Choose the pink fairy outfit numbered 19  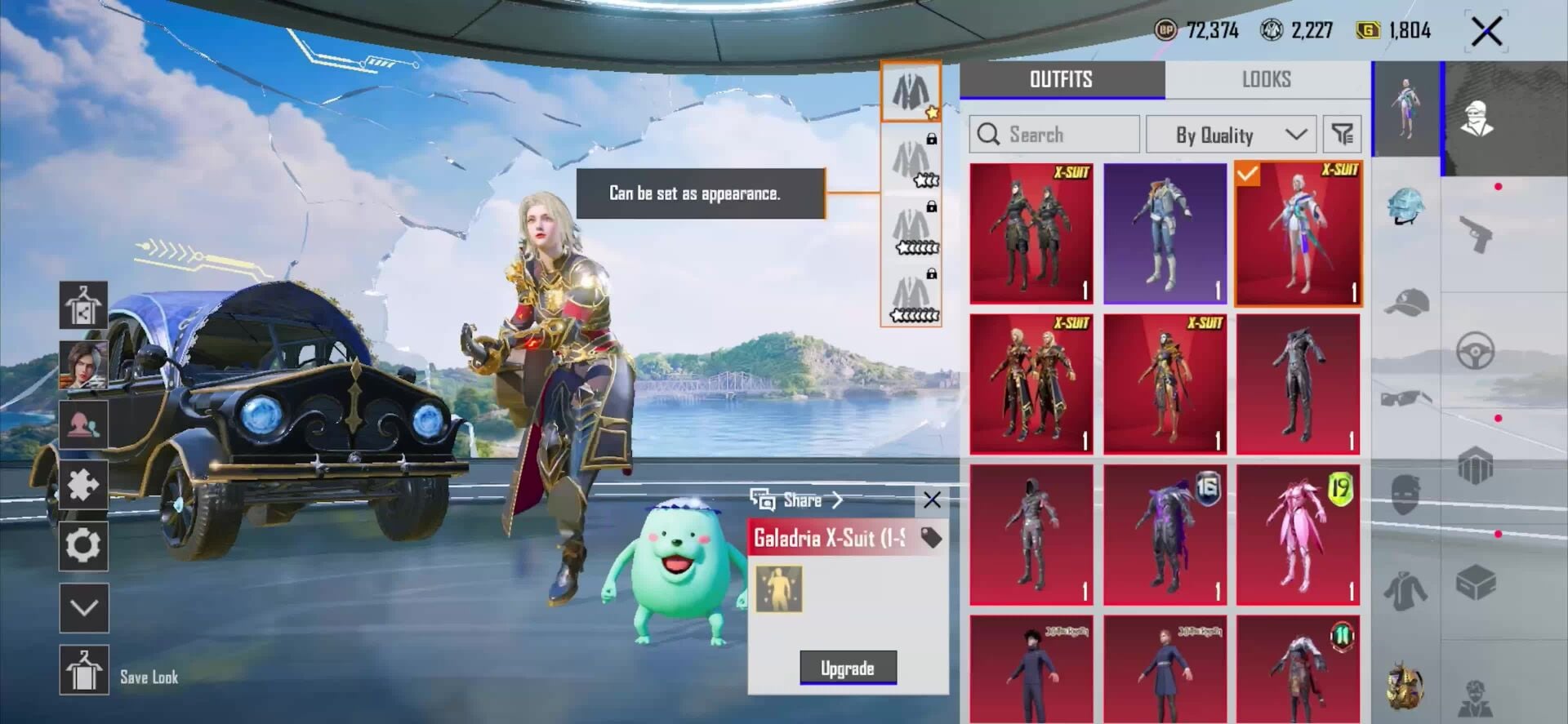coord(1298,535)
